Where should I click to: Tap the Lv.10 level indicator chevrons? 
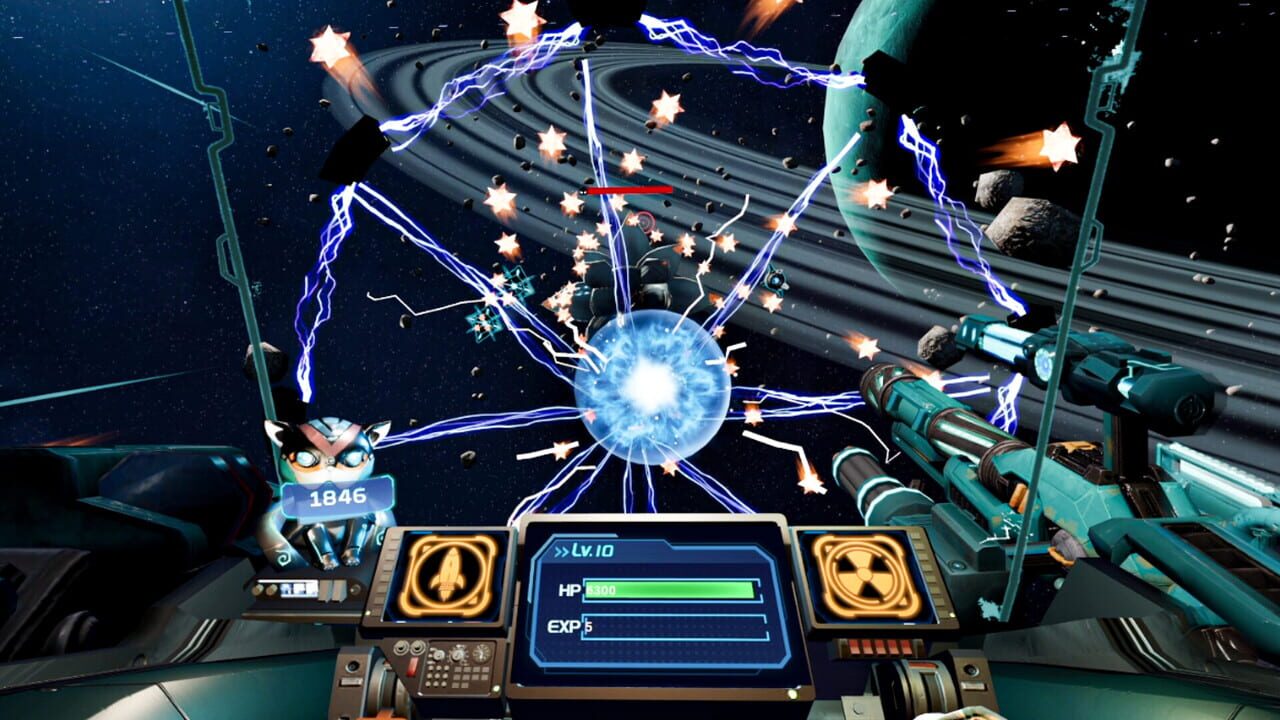[563, 551]
